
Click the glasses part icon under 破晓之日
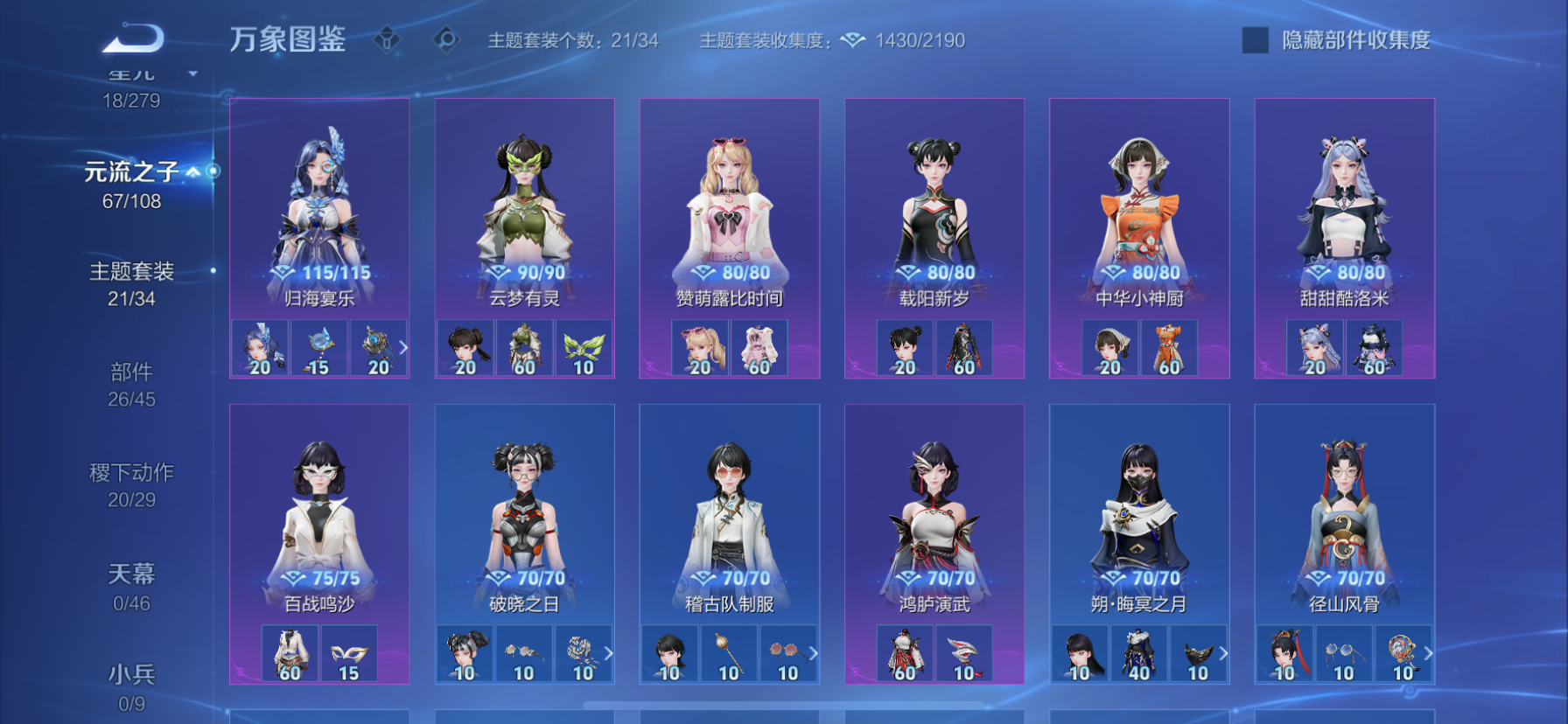524,651
